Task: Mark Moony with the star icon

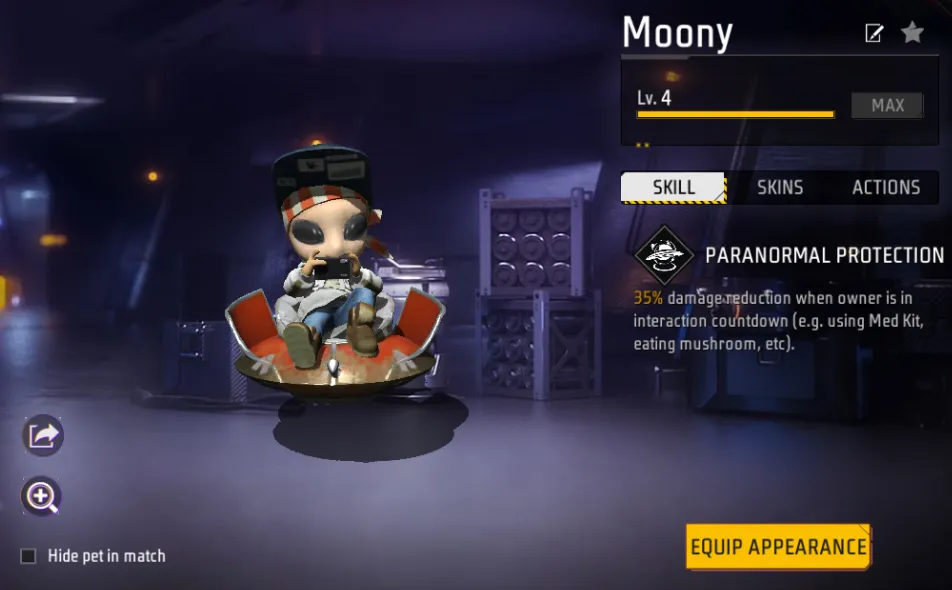Action: (x=912, y=33)
